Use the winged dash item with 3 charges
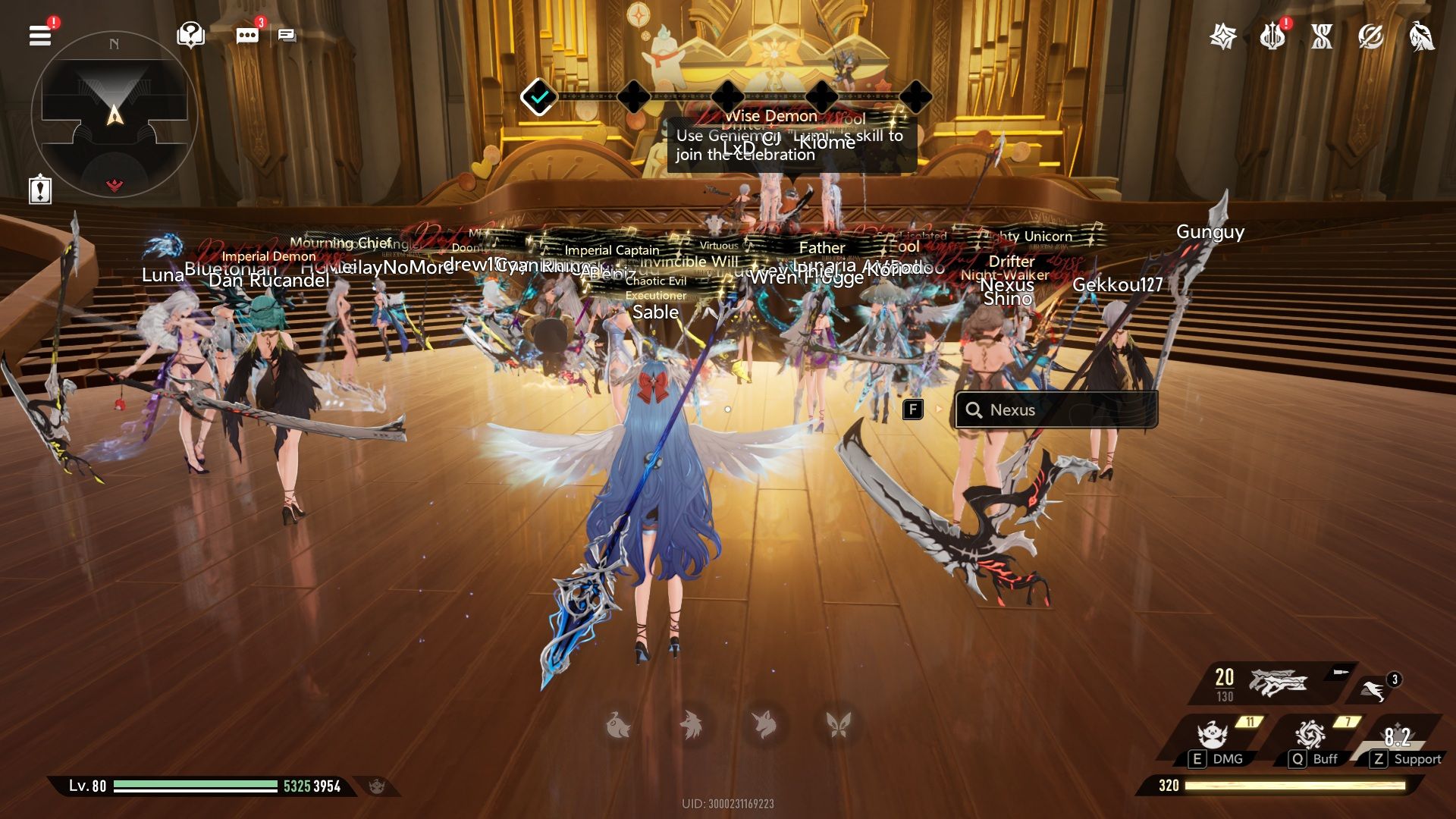The height and width of the screenshot is (819, 1456). coord(1374,689)
